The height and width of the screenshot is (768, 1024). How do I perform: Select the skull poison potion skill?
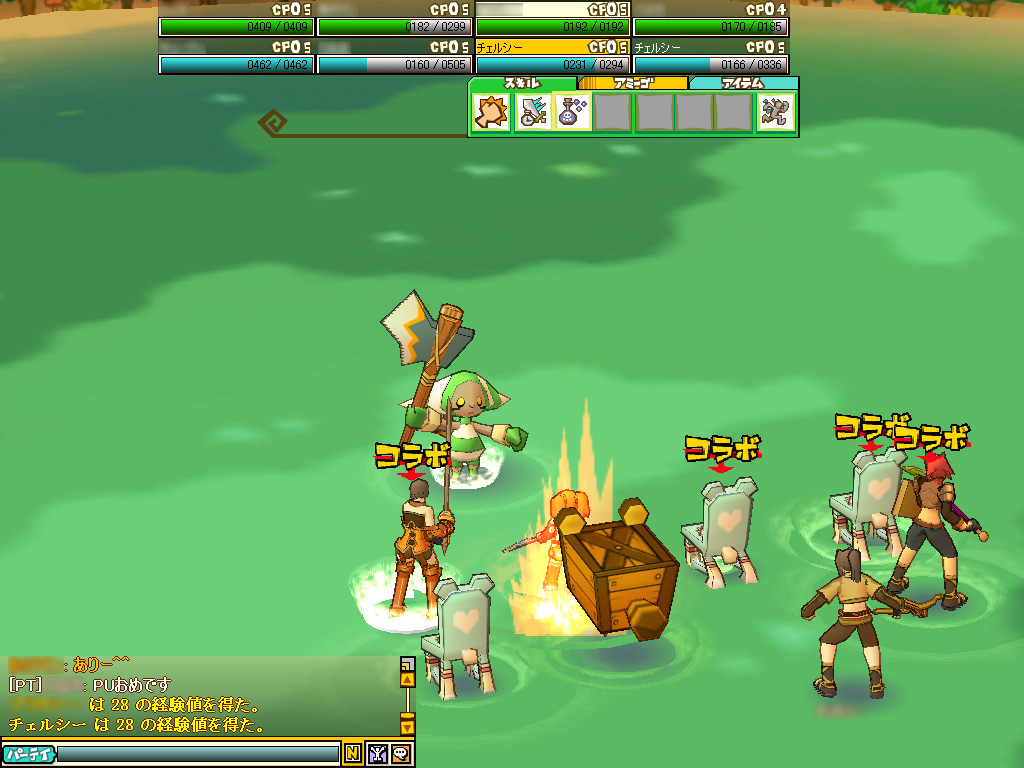coord(572,113)
